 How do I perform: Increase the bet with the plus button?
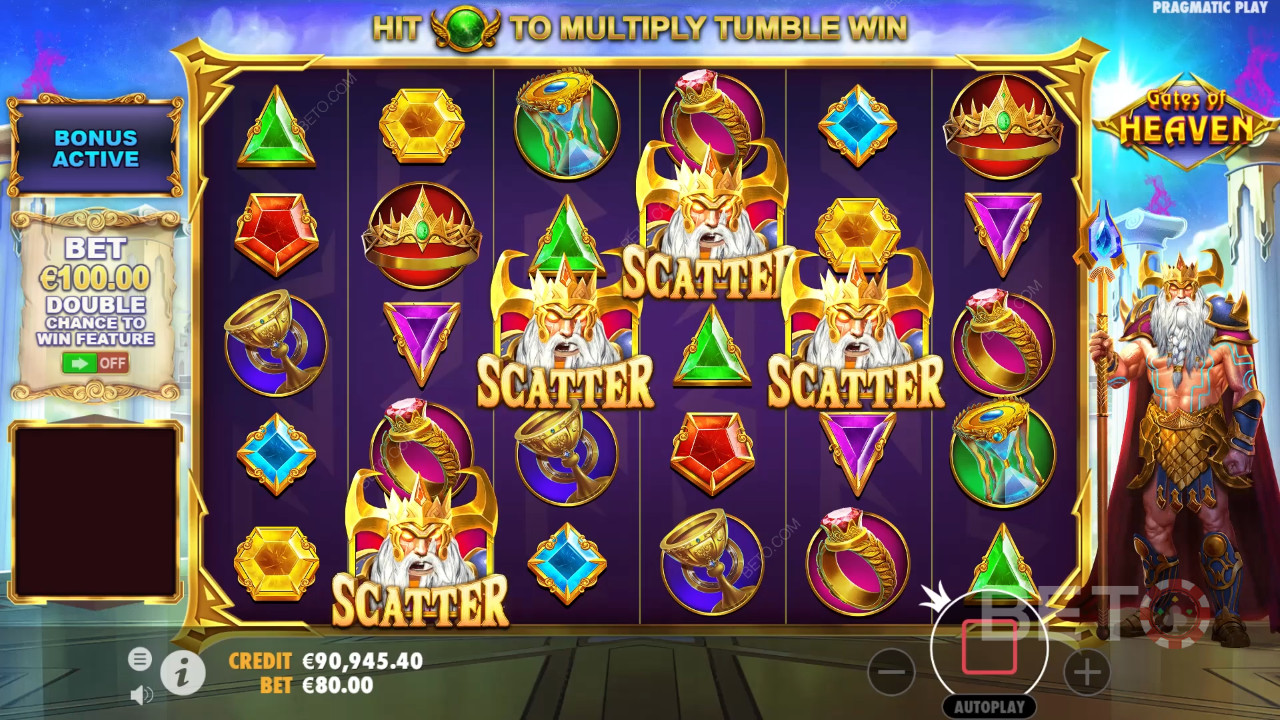pyautogui.click(x=1087, y=673)
